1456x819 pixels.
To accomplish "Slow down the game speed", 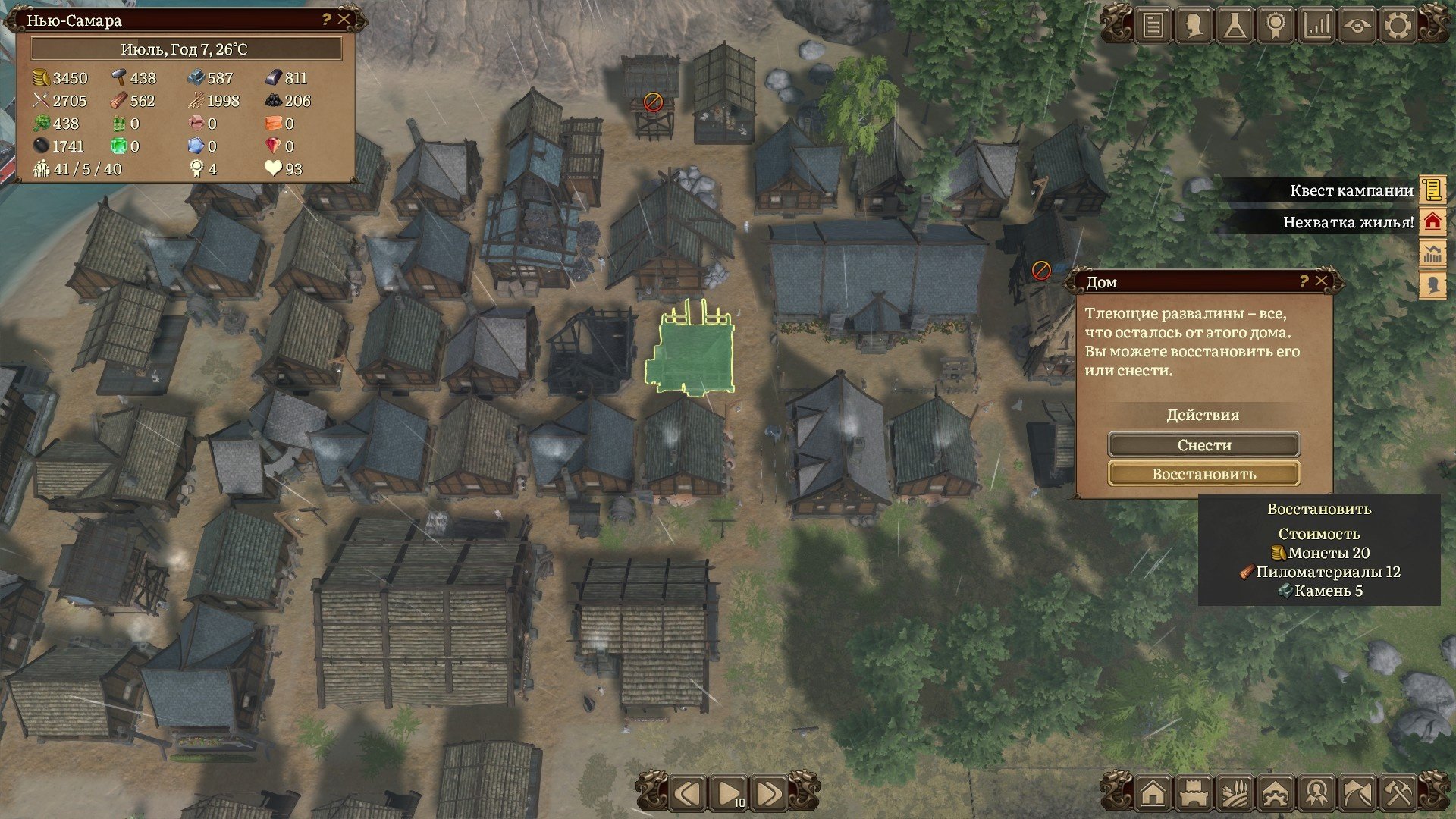I will (x=688, y=794).
